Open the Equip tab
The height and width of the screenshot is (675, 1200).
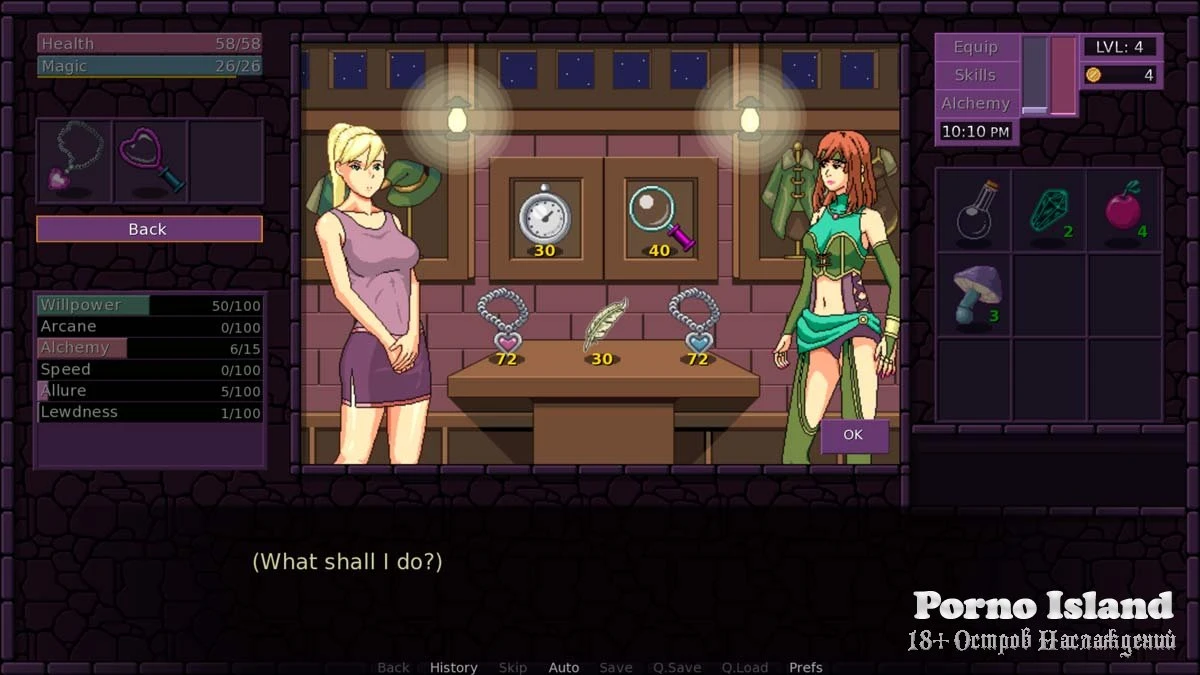[975, 47]
